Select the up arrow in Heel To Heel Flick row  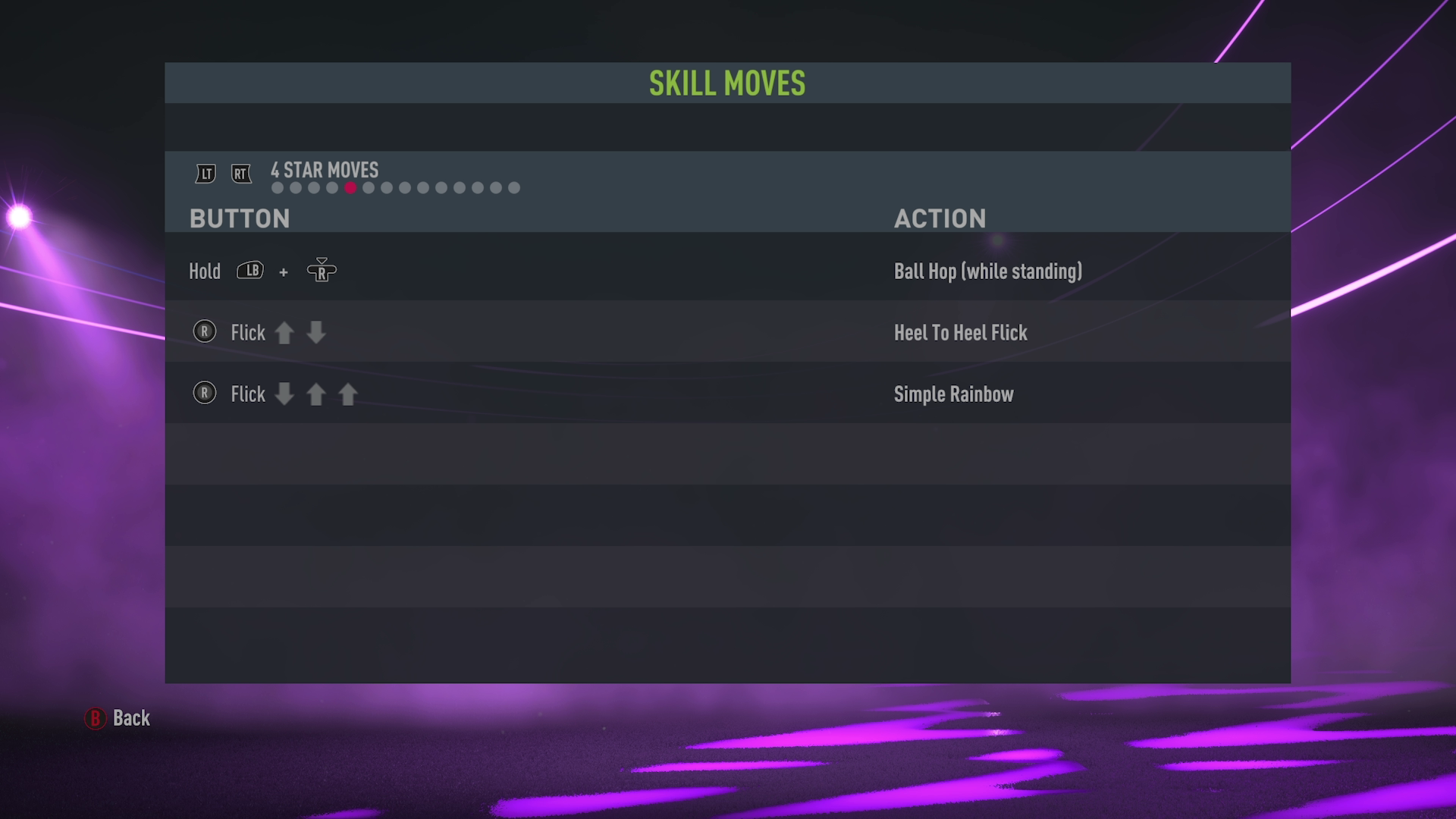coord(285,332)
